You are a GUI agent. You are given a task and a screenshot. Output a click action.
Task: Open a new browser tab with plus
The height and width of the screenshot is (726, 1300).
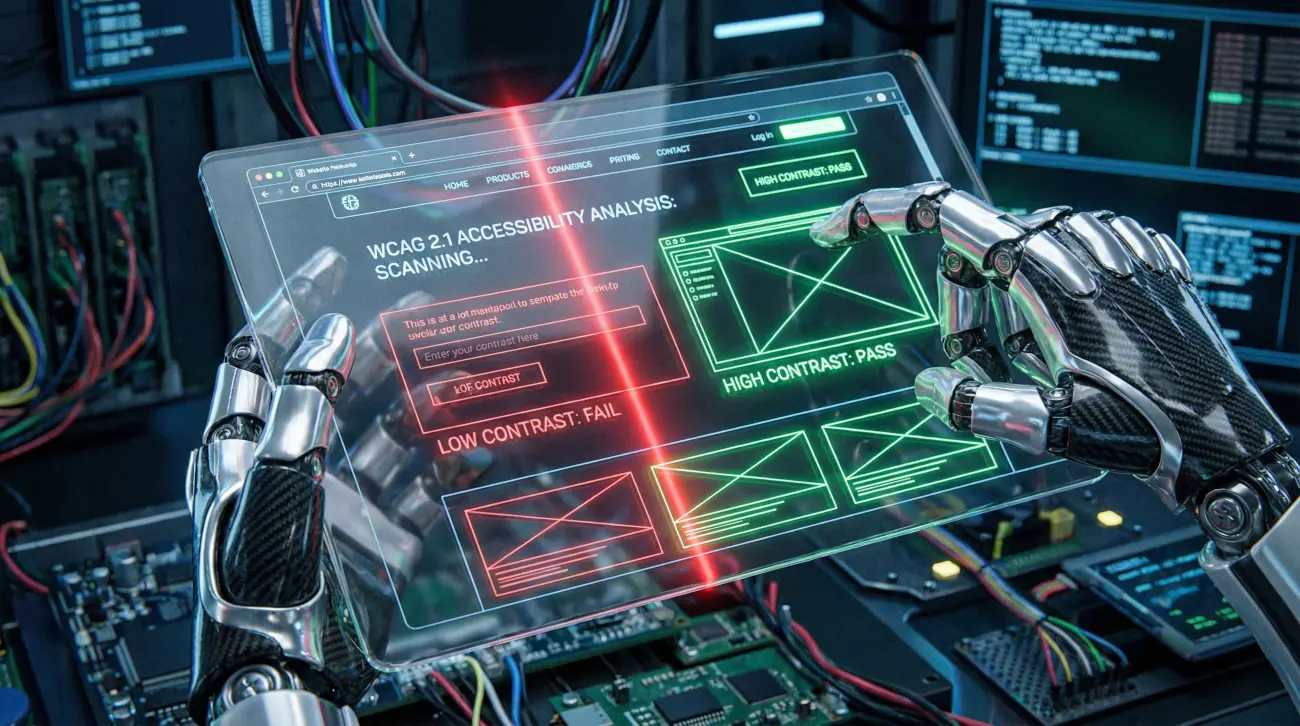pos(411,156)
